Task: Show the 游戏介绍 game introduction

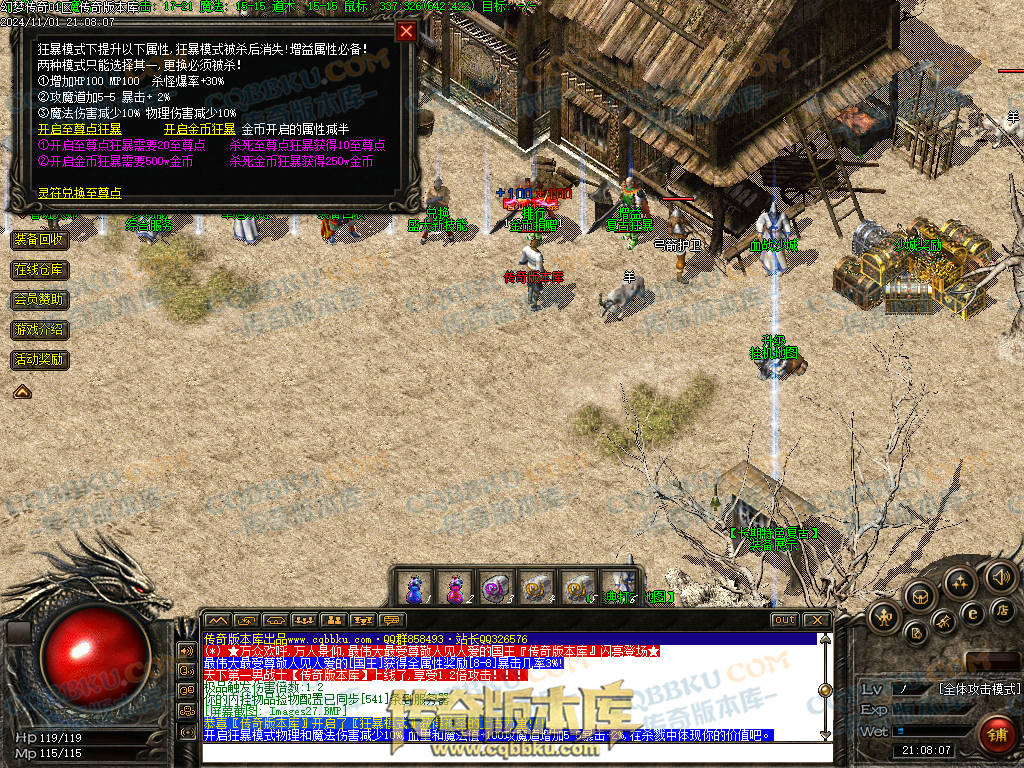Action: 39,330
